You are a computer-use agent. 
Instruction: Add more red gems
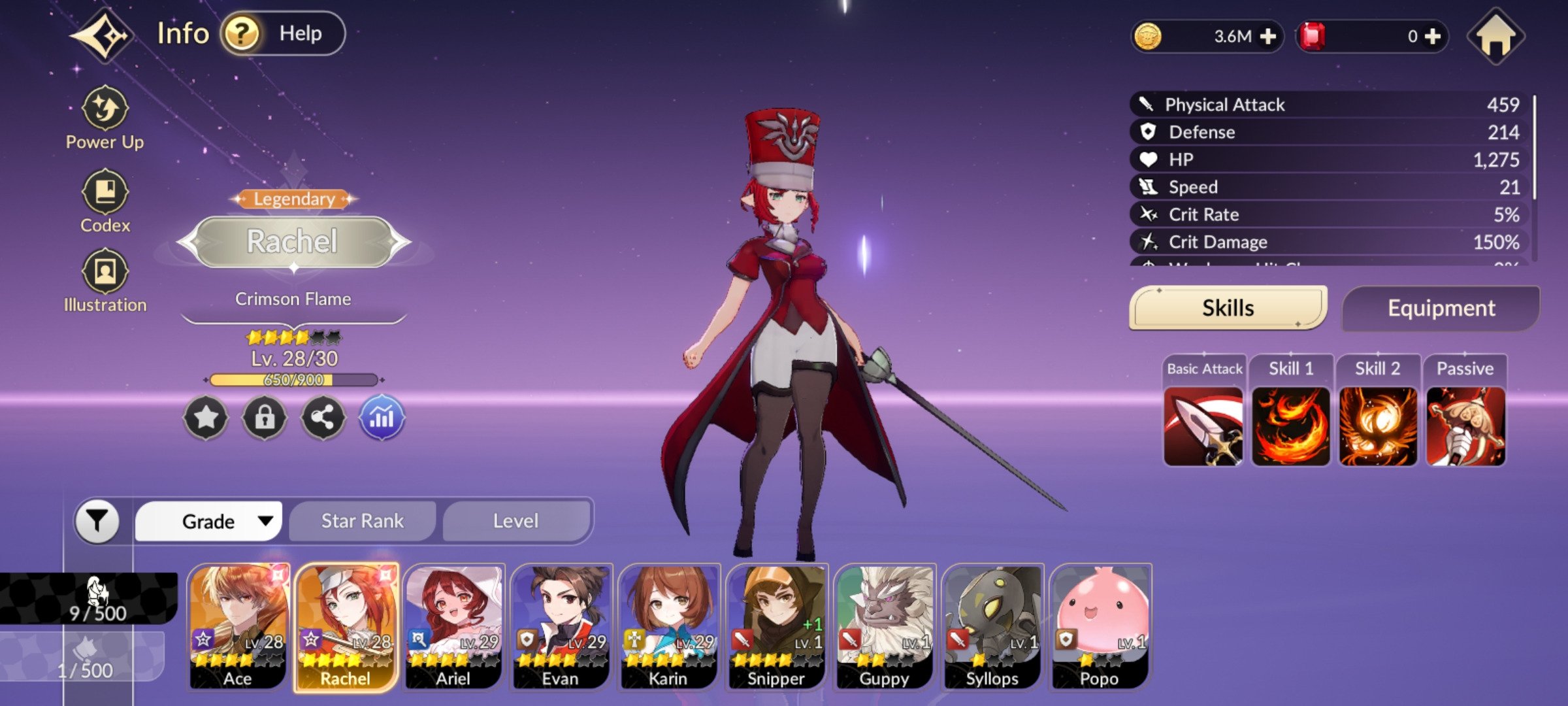pos(1432,37)
